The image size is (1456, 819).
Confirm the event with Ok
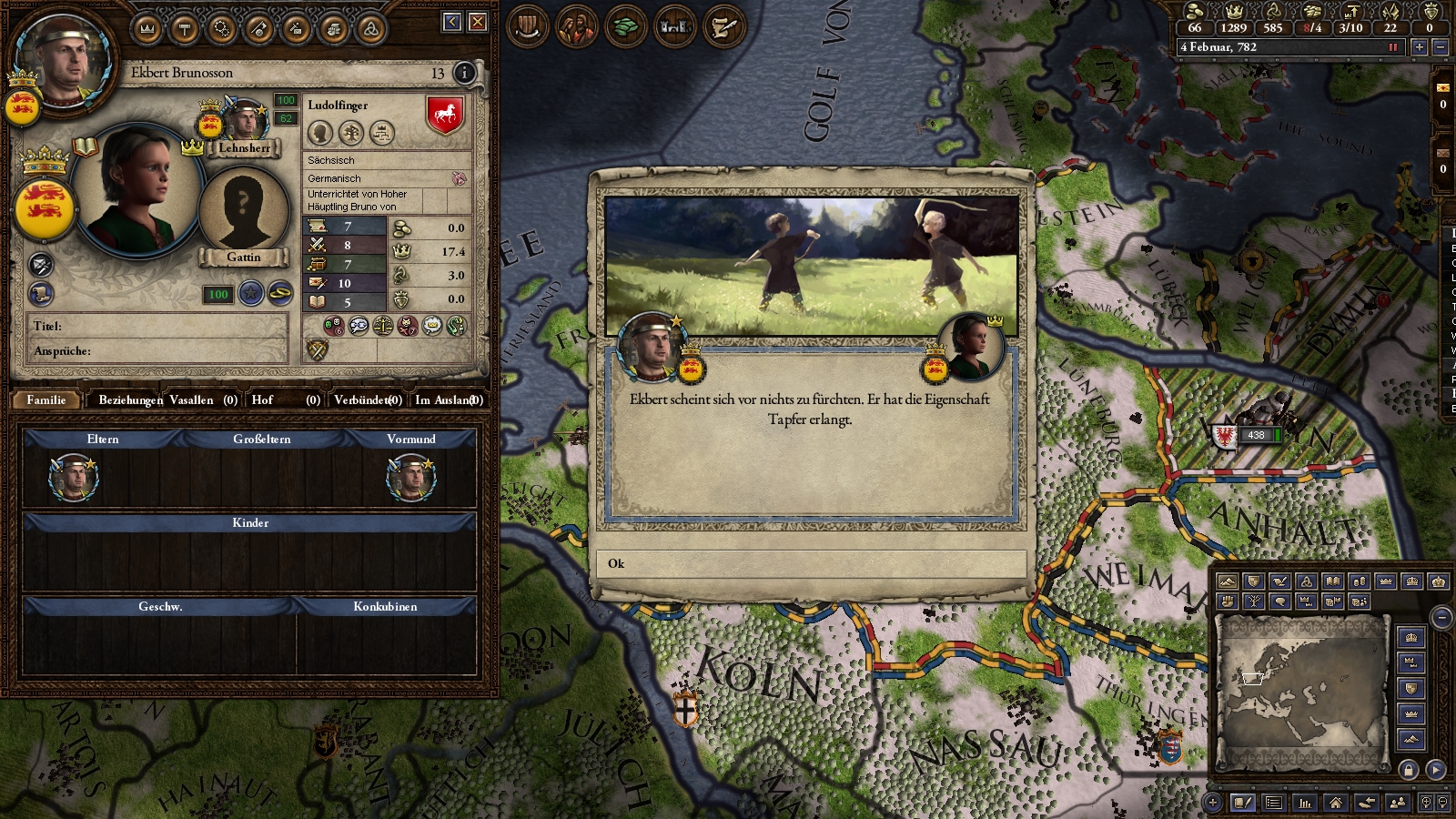pos(810,563)
